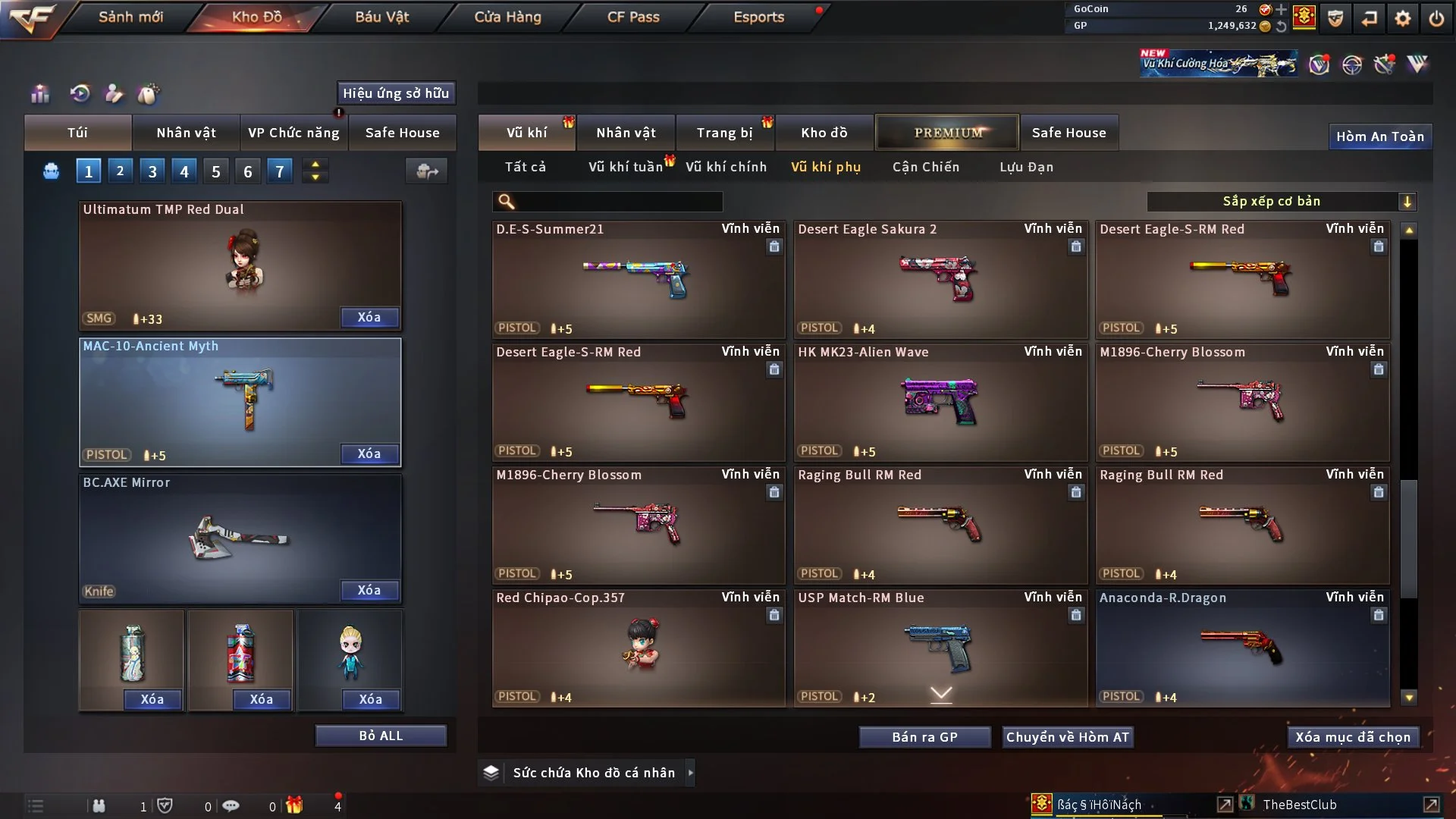This screenshot has height=819, width=1456.
Task: Open the statistics icon above Túi tab
Action: tap(39, 94)
